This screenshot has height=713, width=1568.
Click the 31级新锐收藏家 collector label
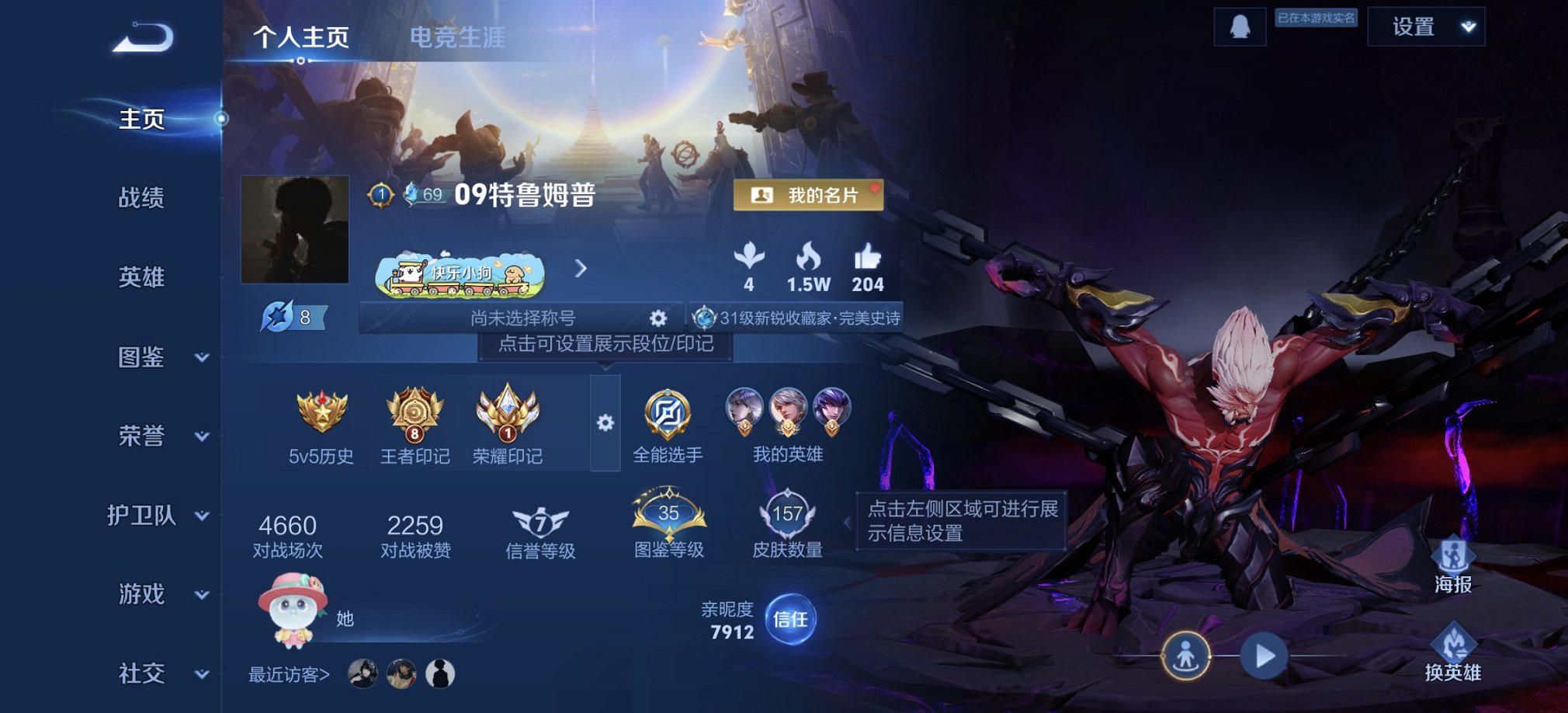click(x=800, y=318)
